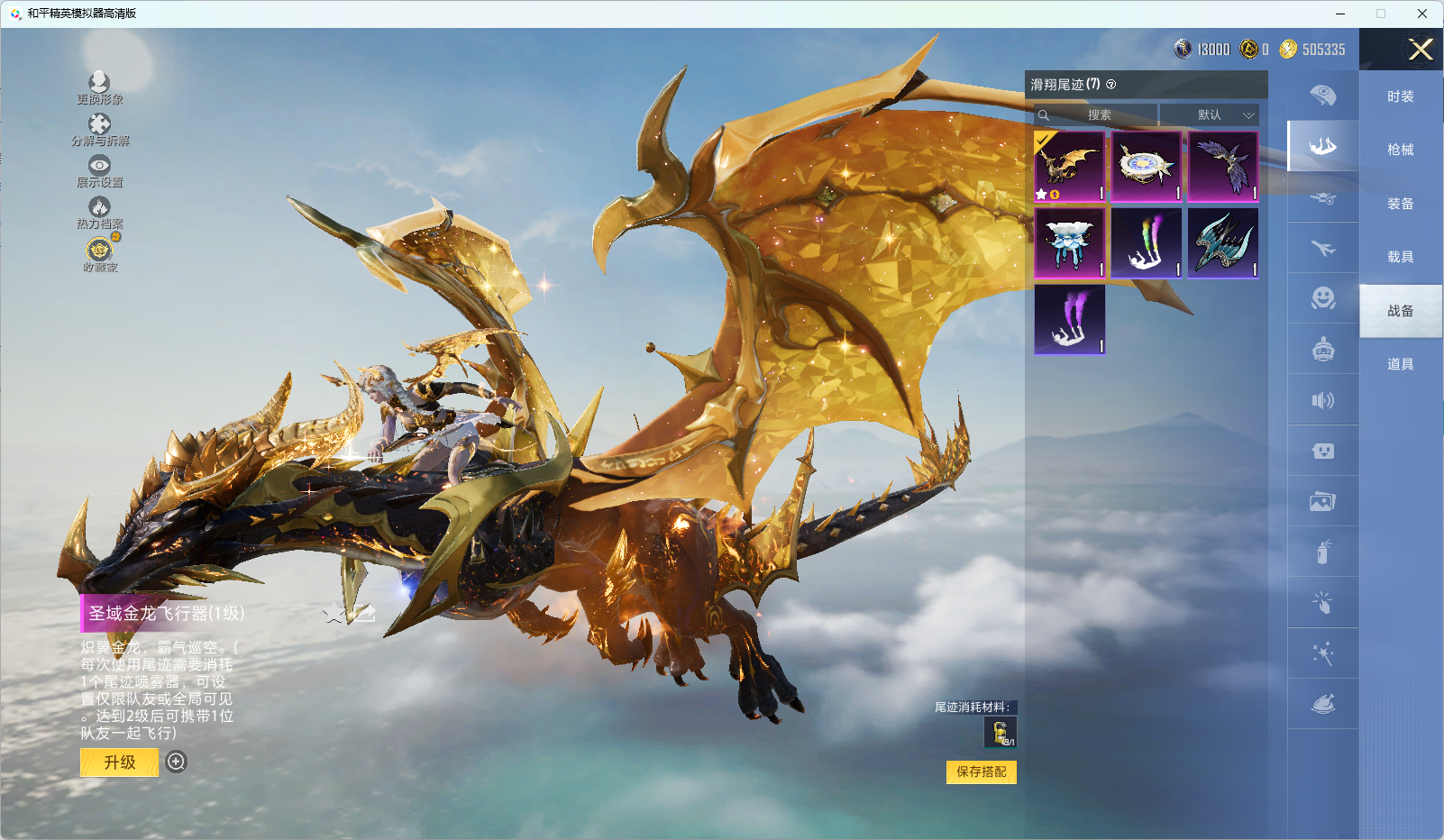Open the 热力档案 profile

pos(99,213)
